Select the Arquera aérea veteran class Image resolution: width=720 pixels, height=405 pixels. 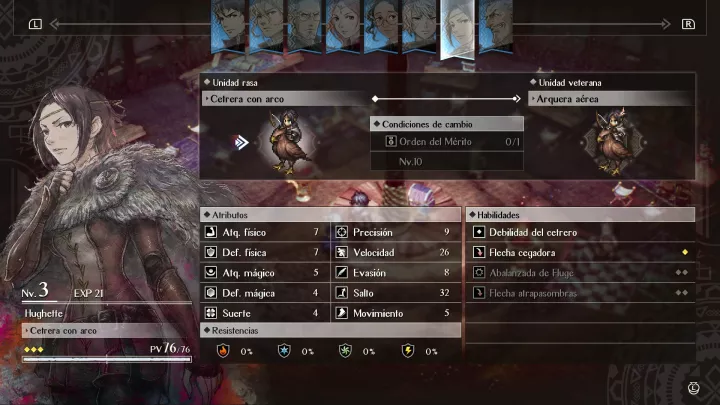[611, 99]
